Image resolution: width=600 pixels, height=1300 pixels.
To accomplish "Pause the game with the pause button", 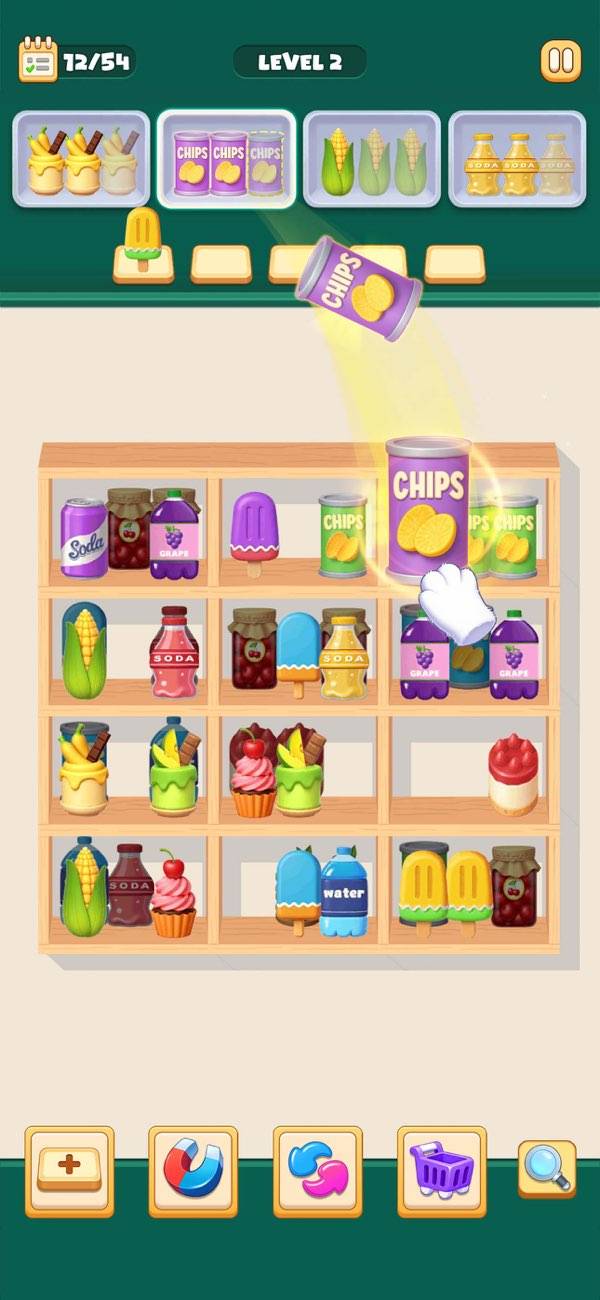I will click(561, 62).
